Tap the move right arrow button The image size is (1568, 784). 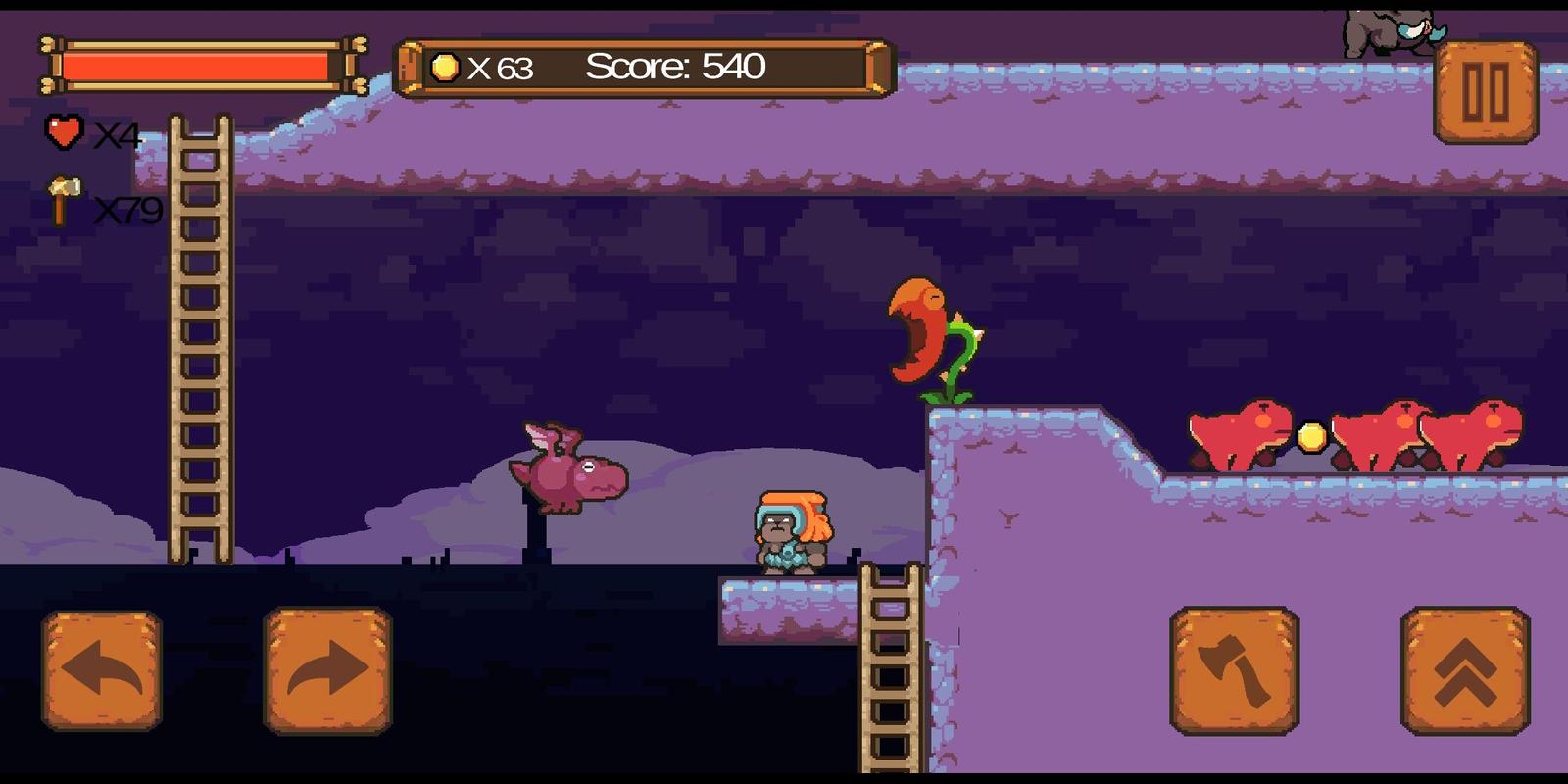pos(327,670)
